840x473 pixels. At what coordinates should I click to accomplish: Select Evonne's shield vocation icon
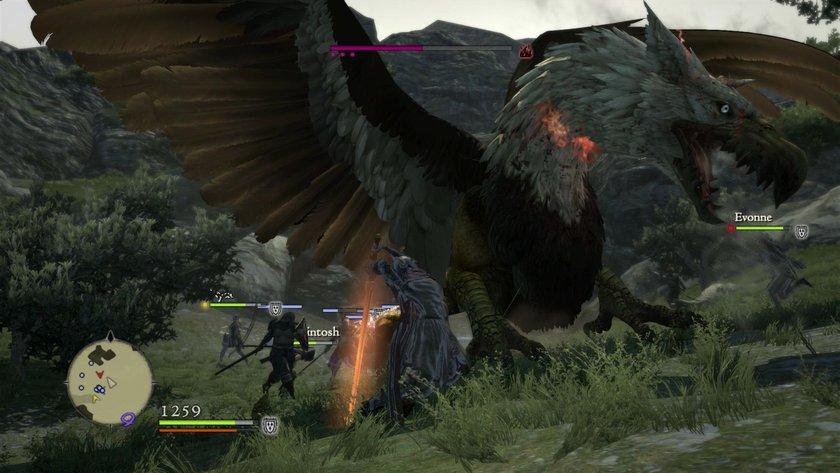pyautogui.click(x=801, y=230)
